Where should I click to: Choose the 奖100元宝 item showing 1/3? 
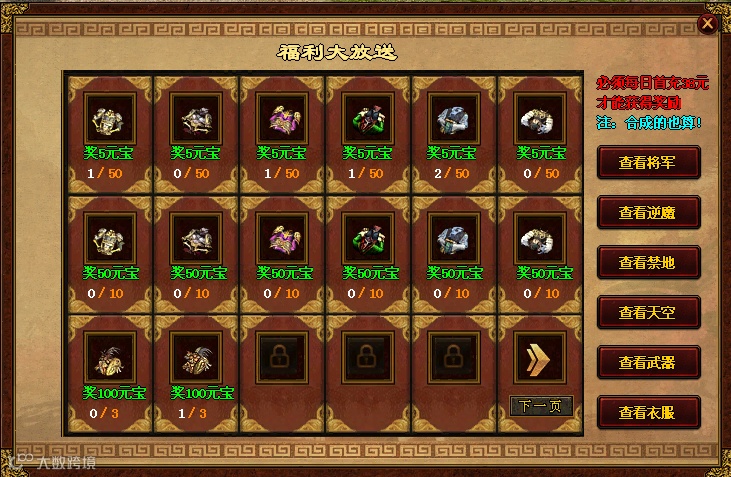click(x=196, y=357)
